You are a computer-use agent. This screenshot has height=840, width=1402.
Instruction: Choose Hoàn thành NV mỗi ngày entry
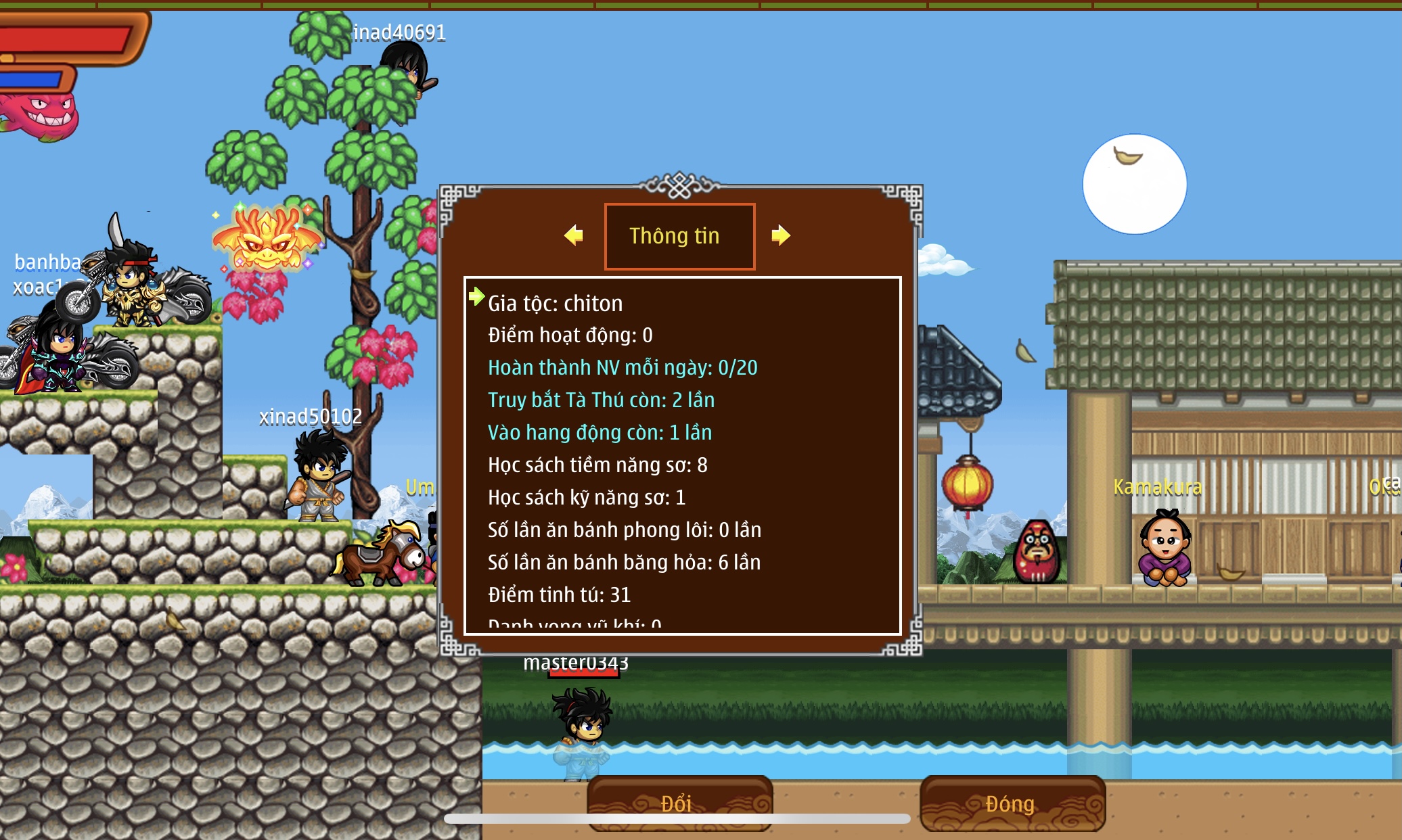click(x=623, y=368)
